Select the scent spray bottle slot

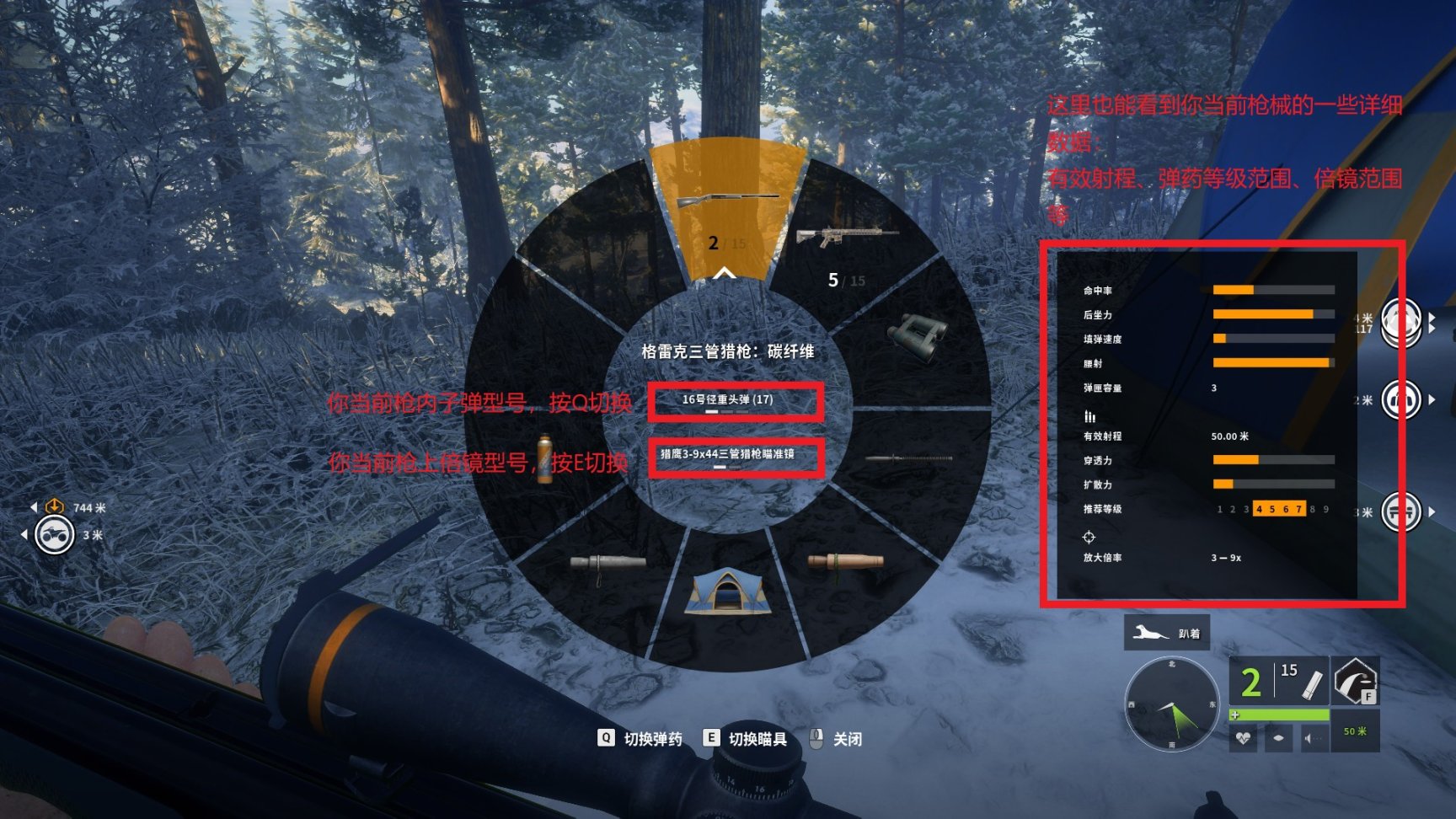pos(545,458)
